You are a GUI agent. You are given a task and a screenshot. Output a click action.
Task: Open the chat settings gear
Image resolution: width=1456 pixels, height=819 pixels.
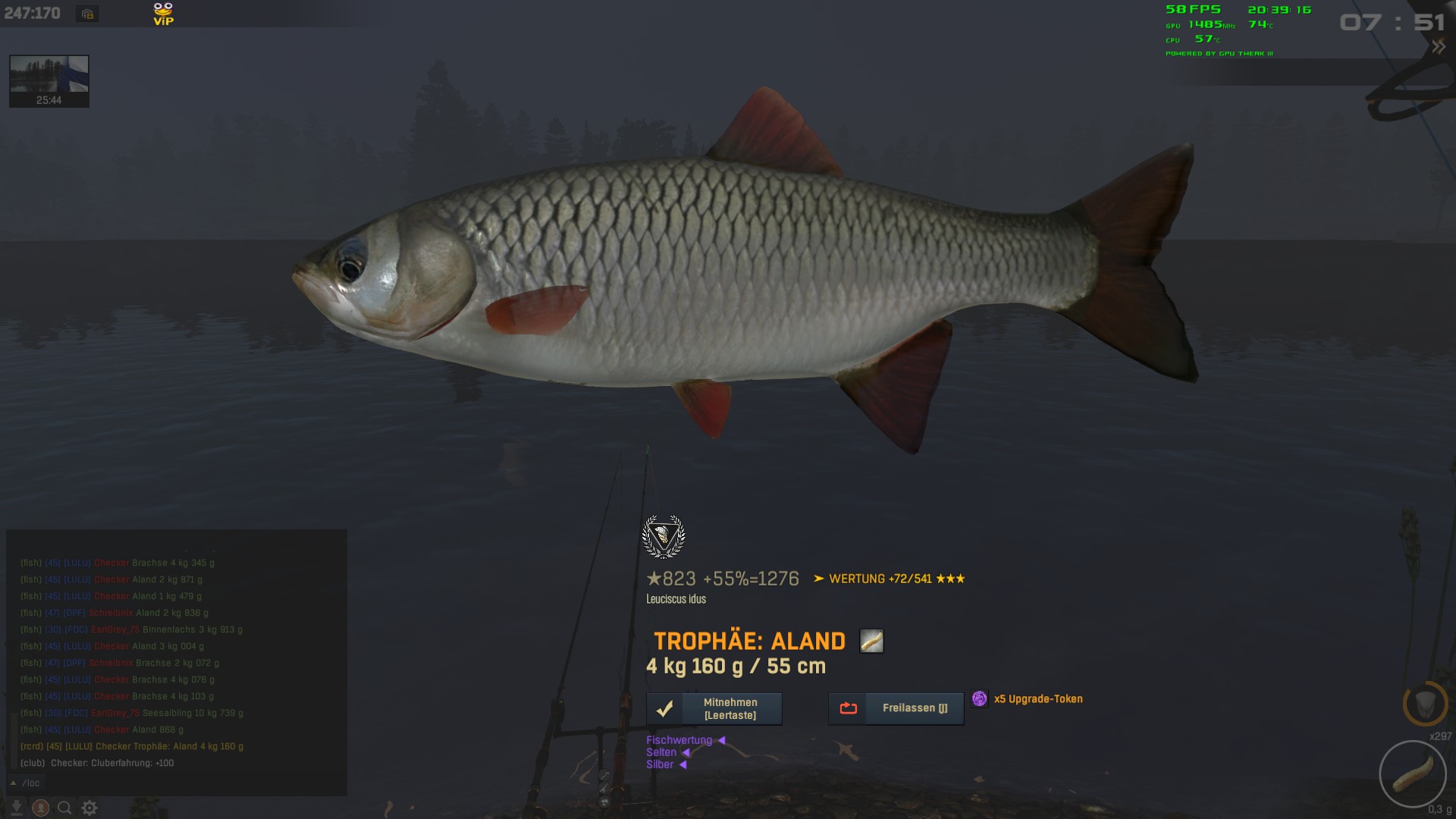point(89,808)
